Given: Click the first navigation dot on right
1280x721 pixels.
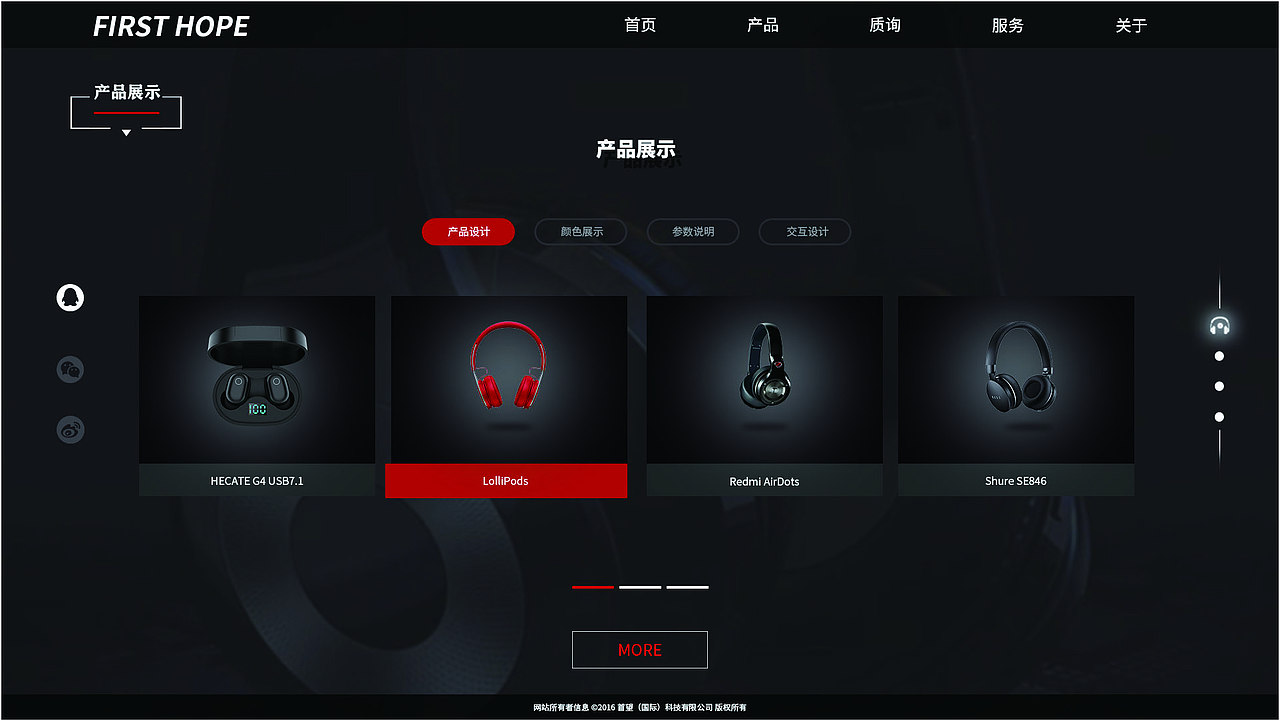Looking at the screenshot, I should click(x=1219, y=355).
